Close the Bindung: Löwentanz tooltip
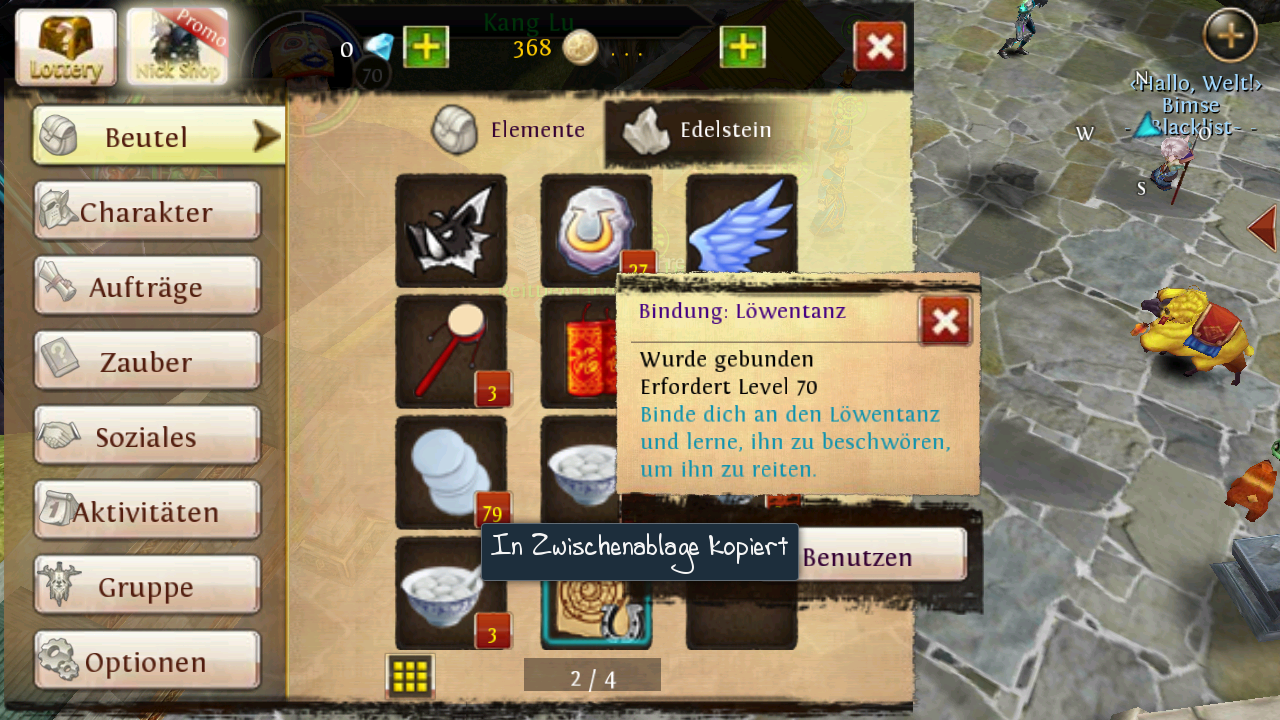The height and width of the screenshot is (720, 1280). point(944,321)
